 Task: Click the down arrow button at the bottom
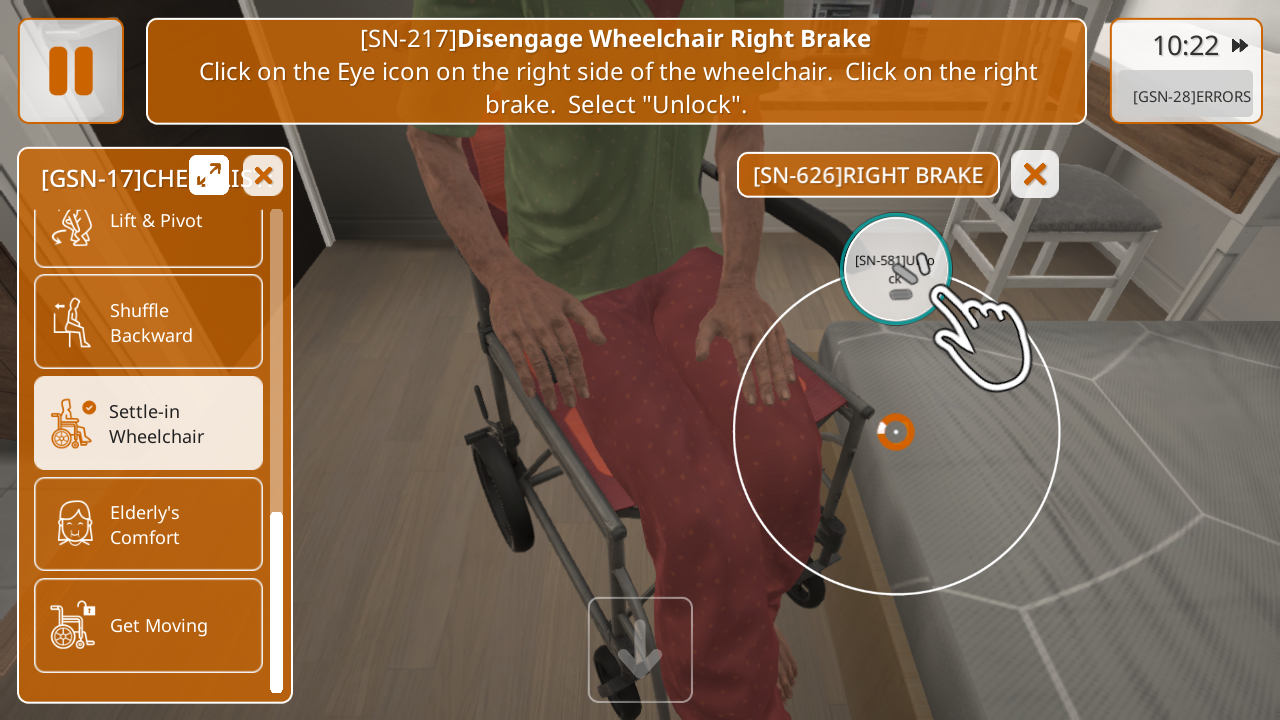click(640, 650)
